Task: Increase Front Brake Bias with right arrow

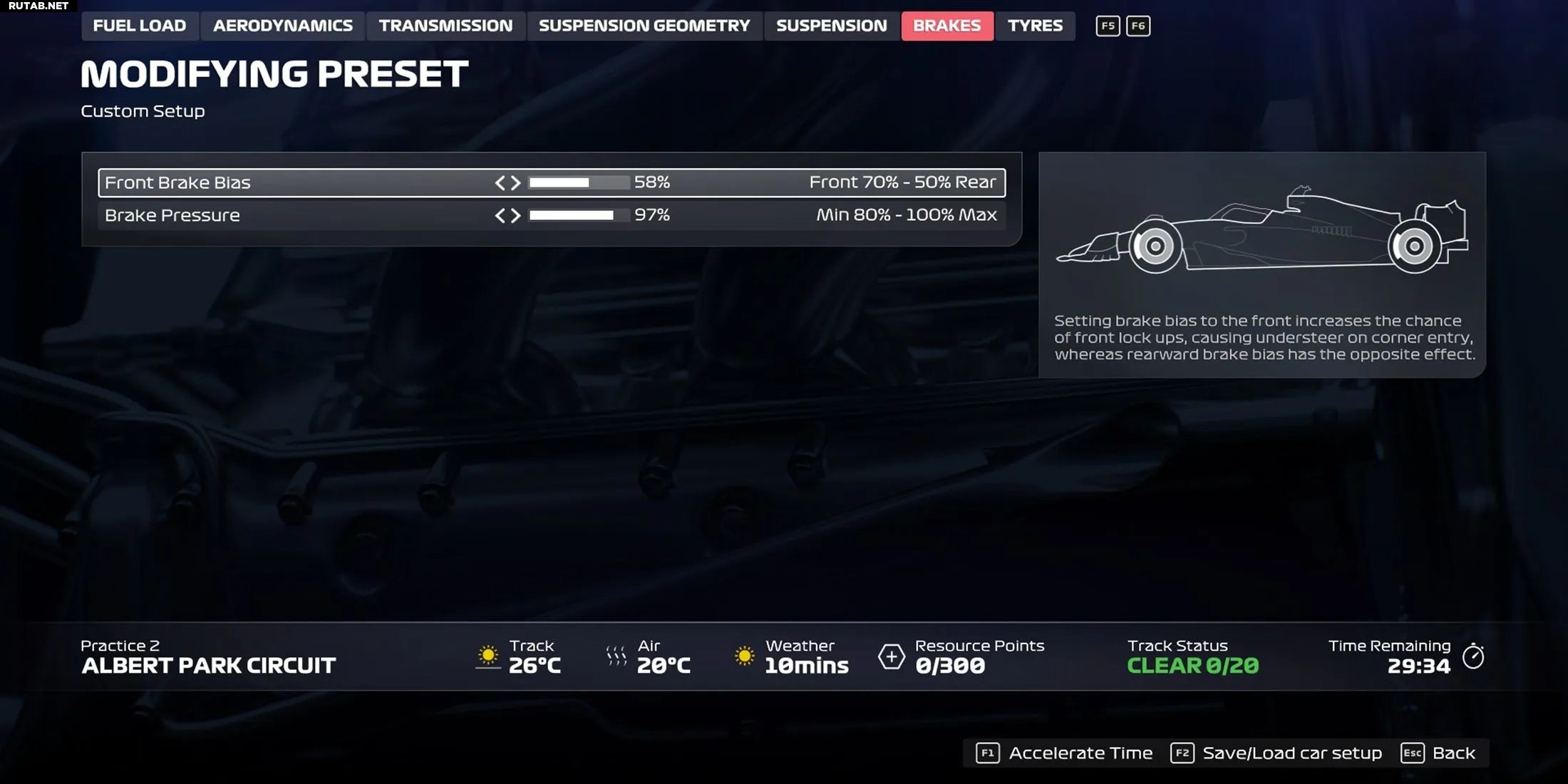Action: tap(516, 183)
